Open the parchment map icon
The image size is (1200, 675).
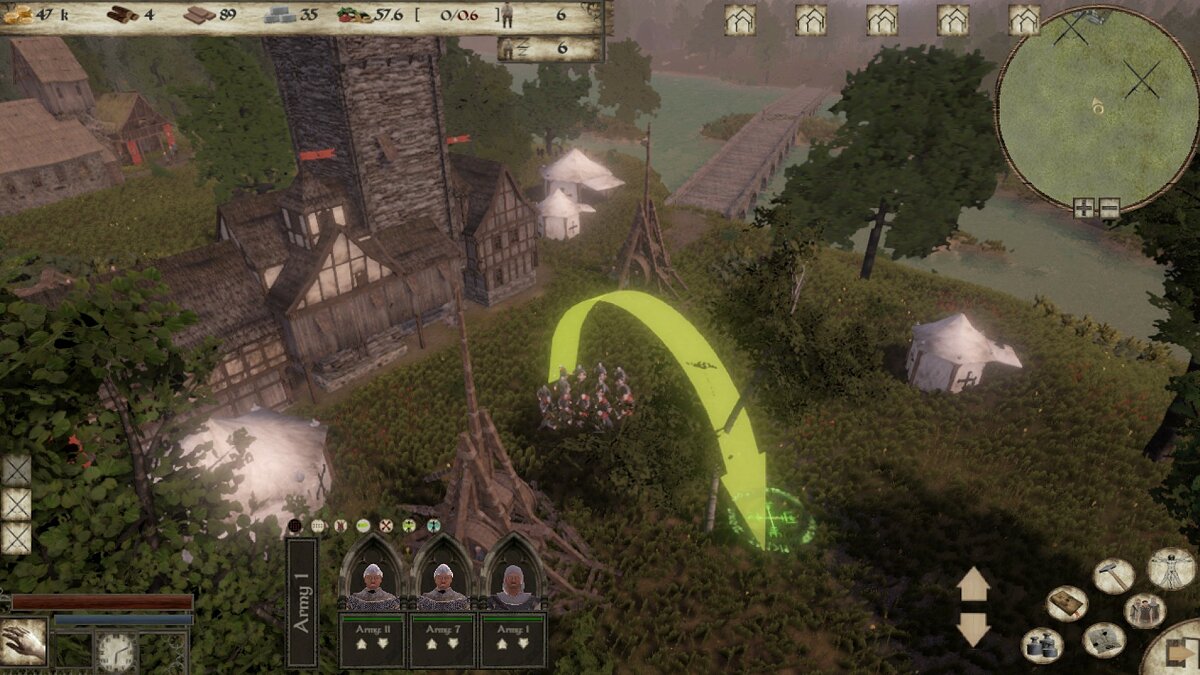point(1103,640)
